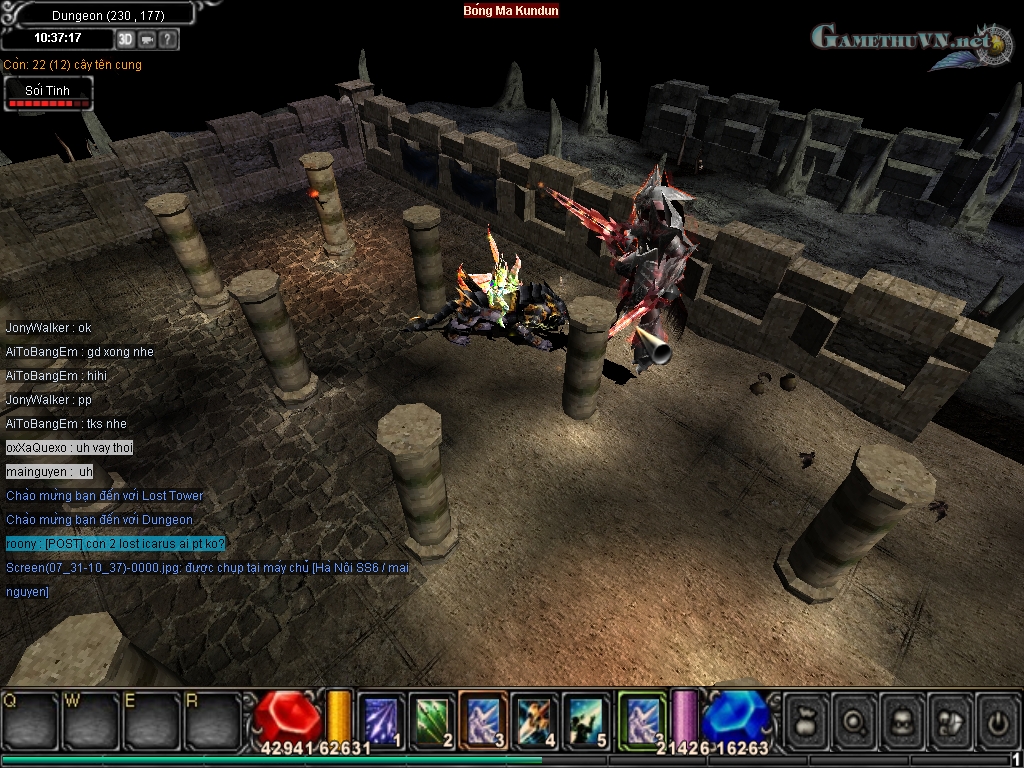1024x768 pixels.
Task: Click the video camera icon button
Action: click(147, 39)
